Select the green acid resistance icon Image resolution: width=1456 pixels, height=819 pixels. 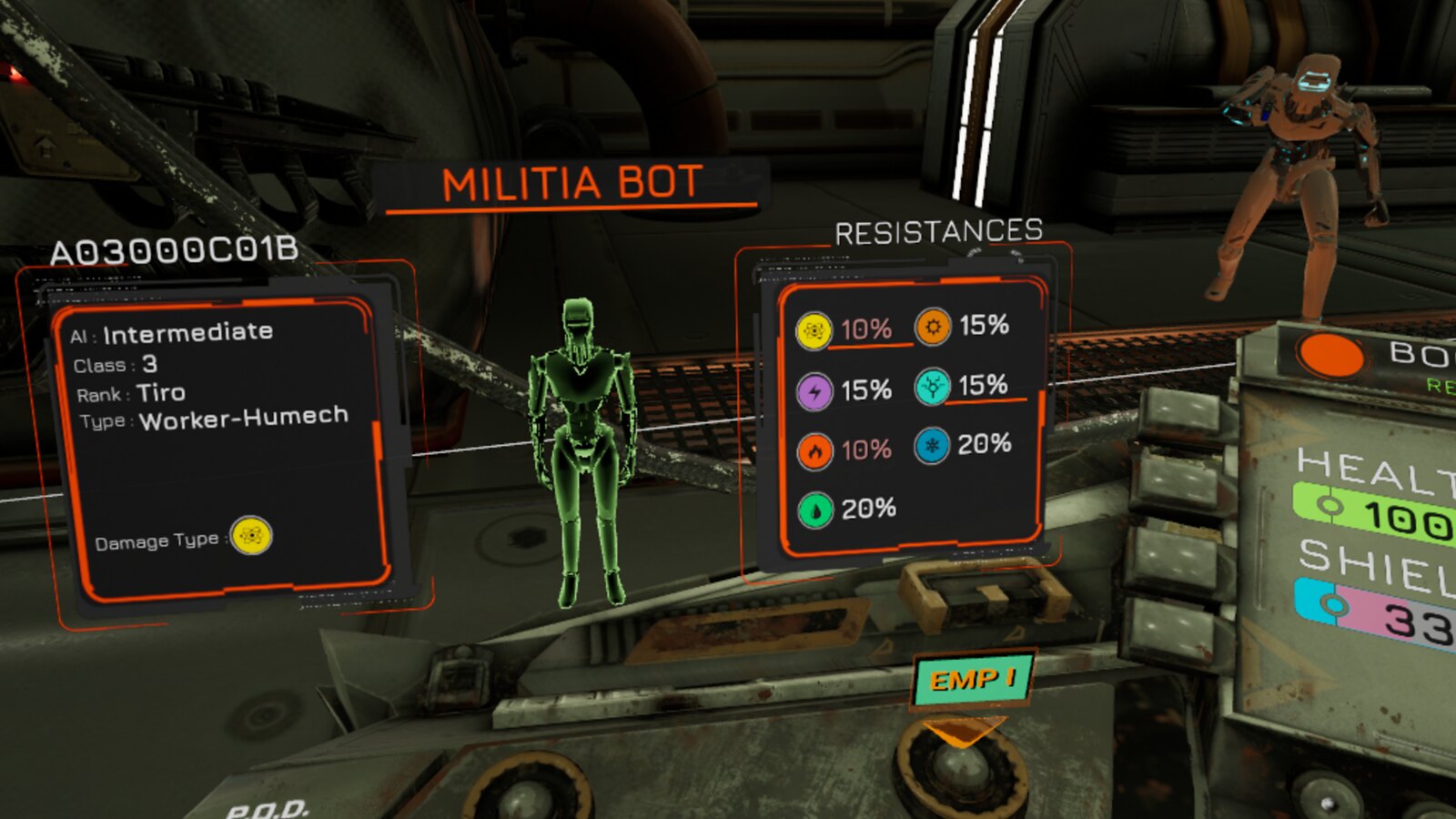point(816,511)
